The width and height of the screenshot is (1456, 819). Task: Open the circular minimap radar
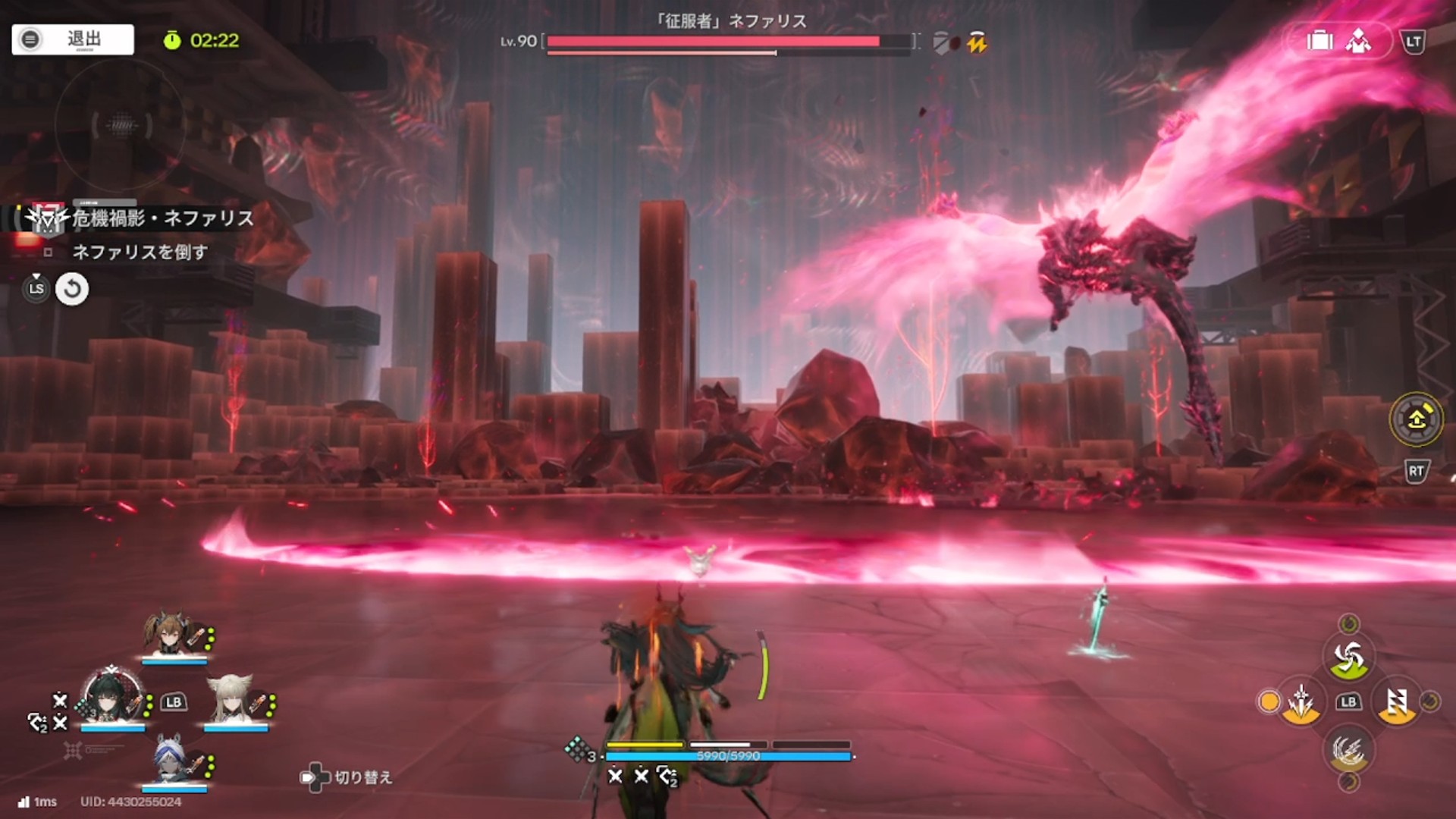pyautogui.click(x=121, y=125)
